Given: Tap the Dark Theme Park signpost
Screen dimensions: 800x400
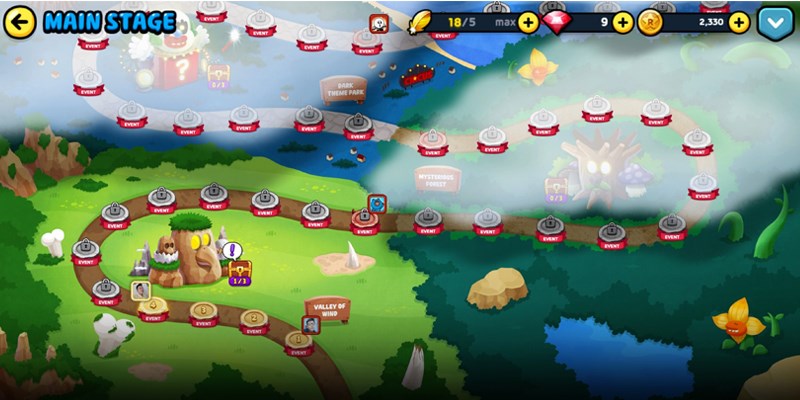Looking at the screenshot, I should pyautogui.click(x=343, y=89).
